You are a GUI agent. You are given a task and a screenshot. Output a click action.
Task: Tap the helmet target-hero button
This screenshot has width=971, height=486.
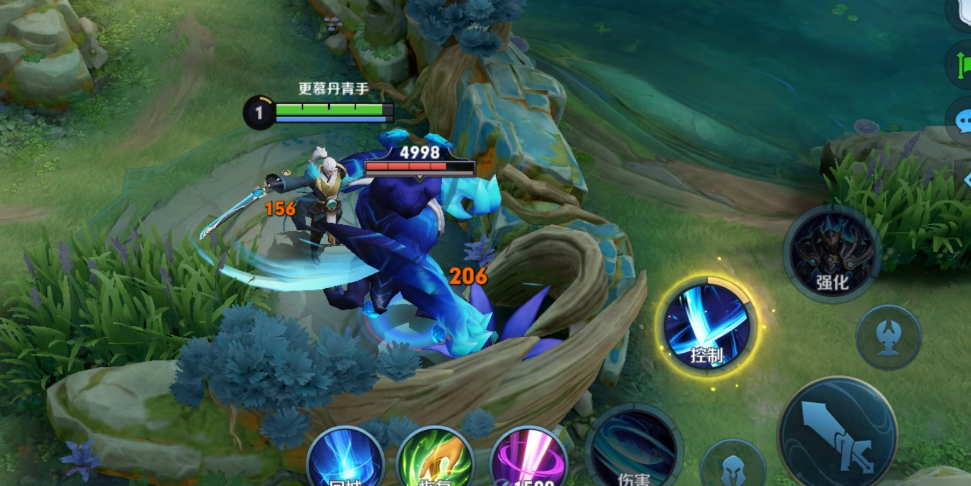[x=732, y=466]
